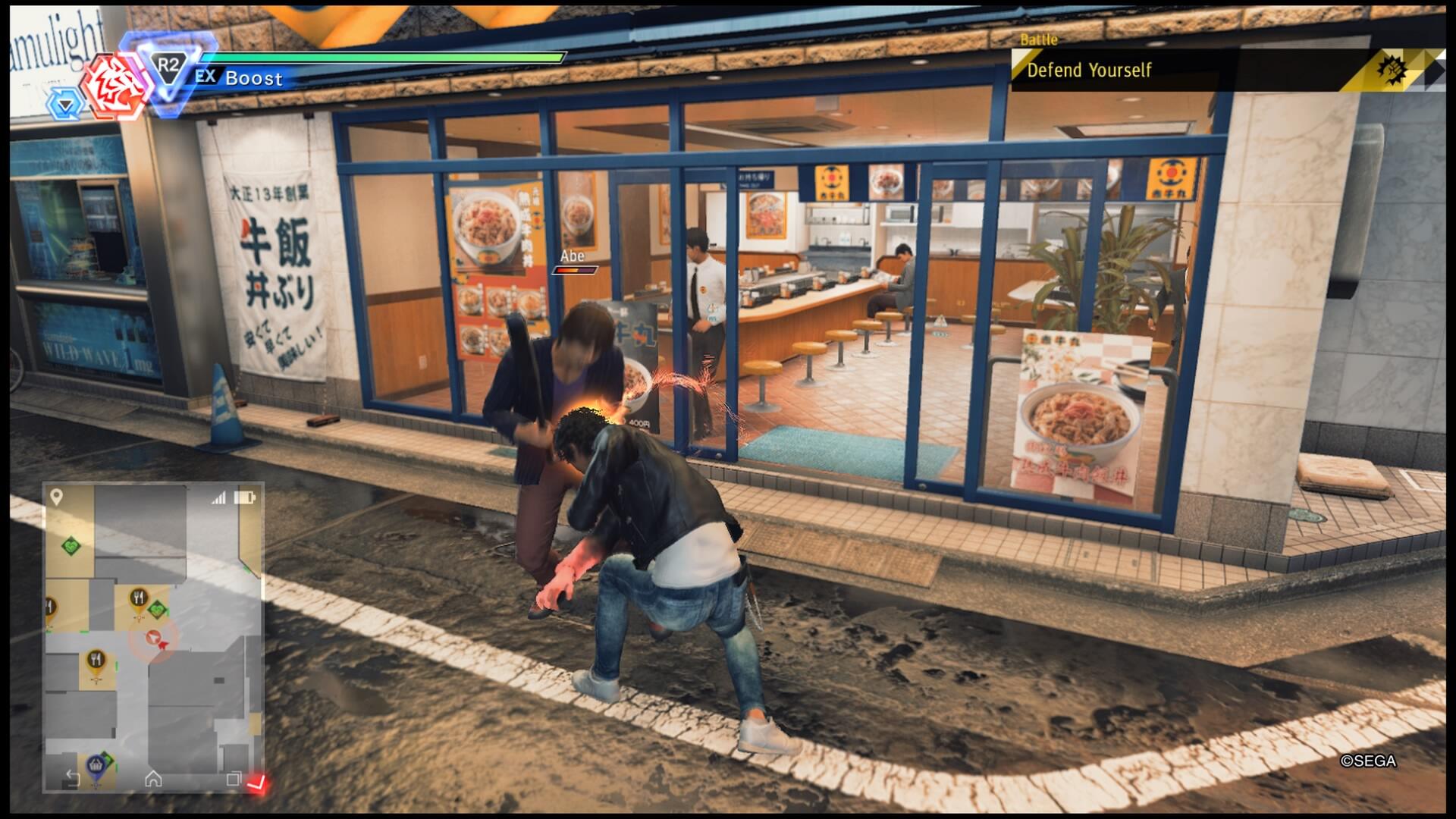Activate the EX Boost label
This screenshot has width=1456, height=819.
pyautogui.click(x=240, y=77)
